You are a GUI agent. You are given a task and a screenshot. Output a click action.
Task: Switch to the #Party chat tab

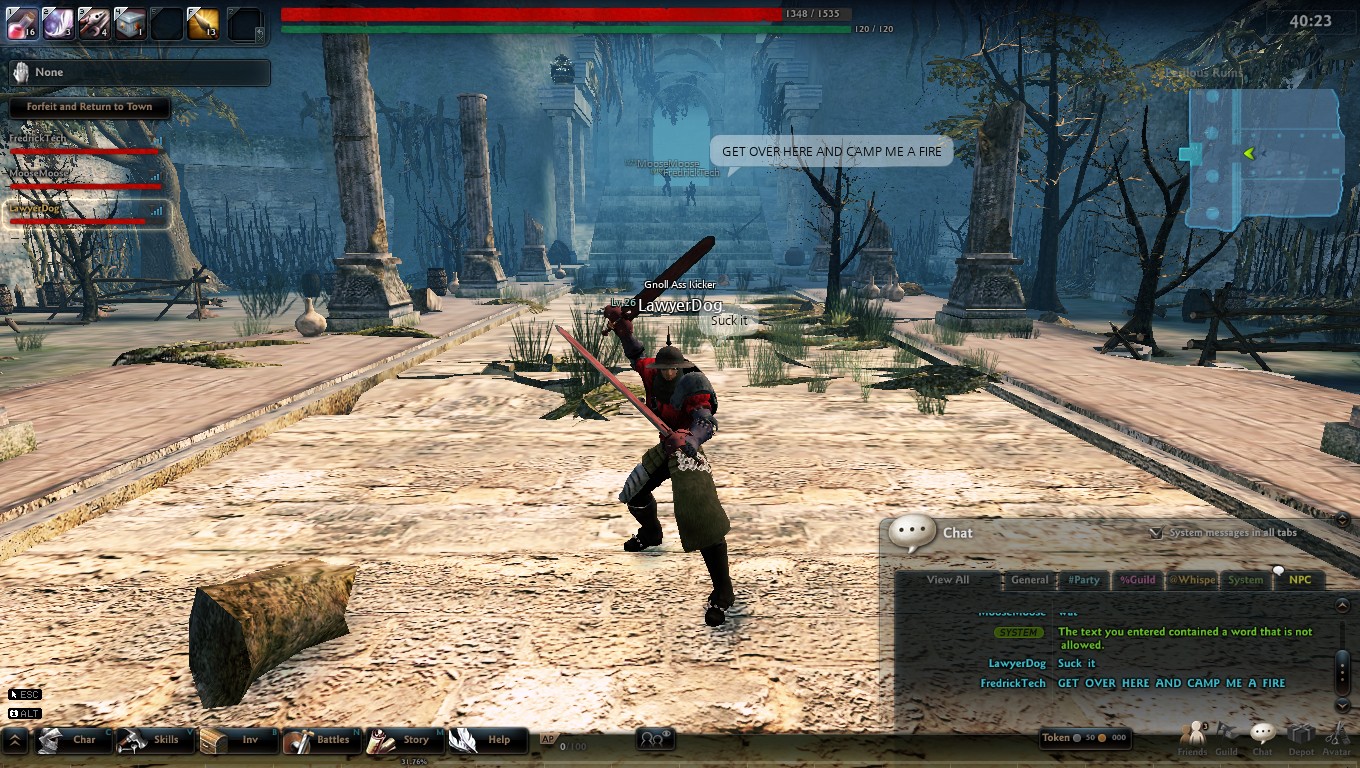click(x=1083, y=580)
